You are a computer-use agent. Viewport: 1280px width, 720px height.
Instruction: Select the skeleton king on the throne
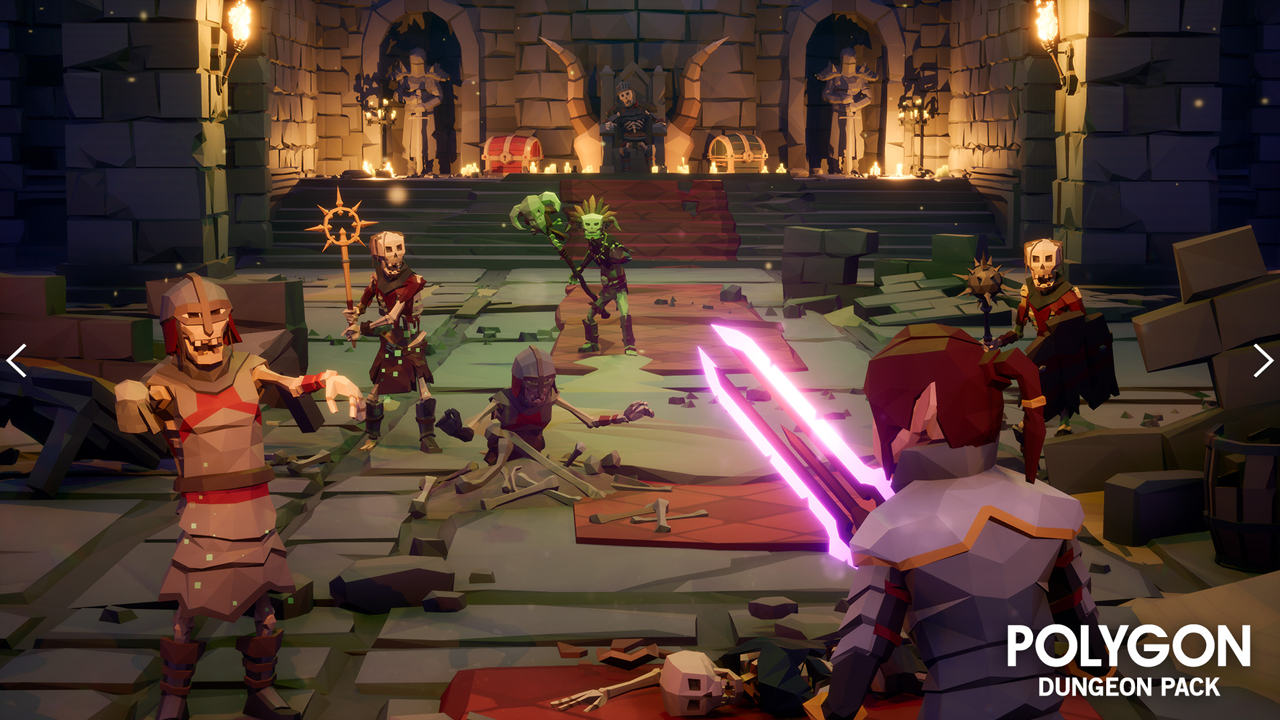630,110
